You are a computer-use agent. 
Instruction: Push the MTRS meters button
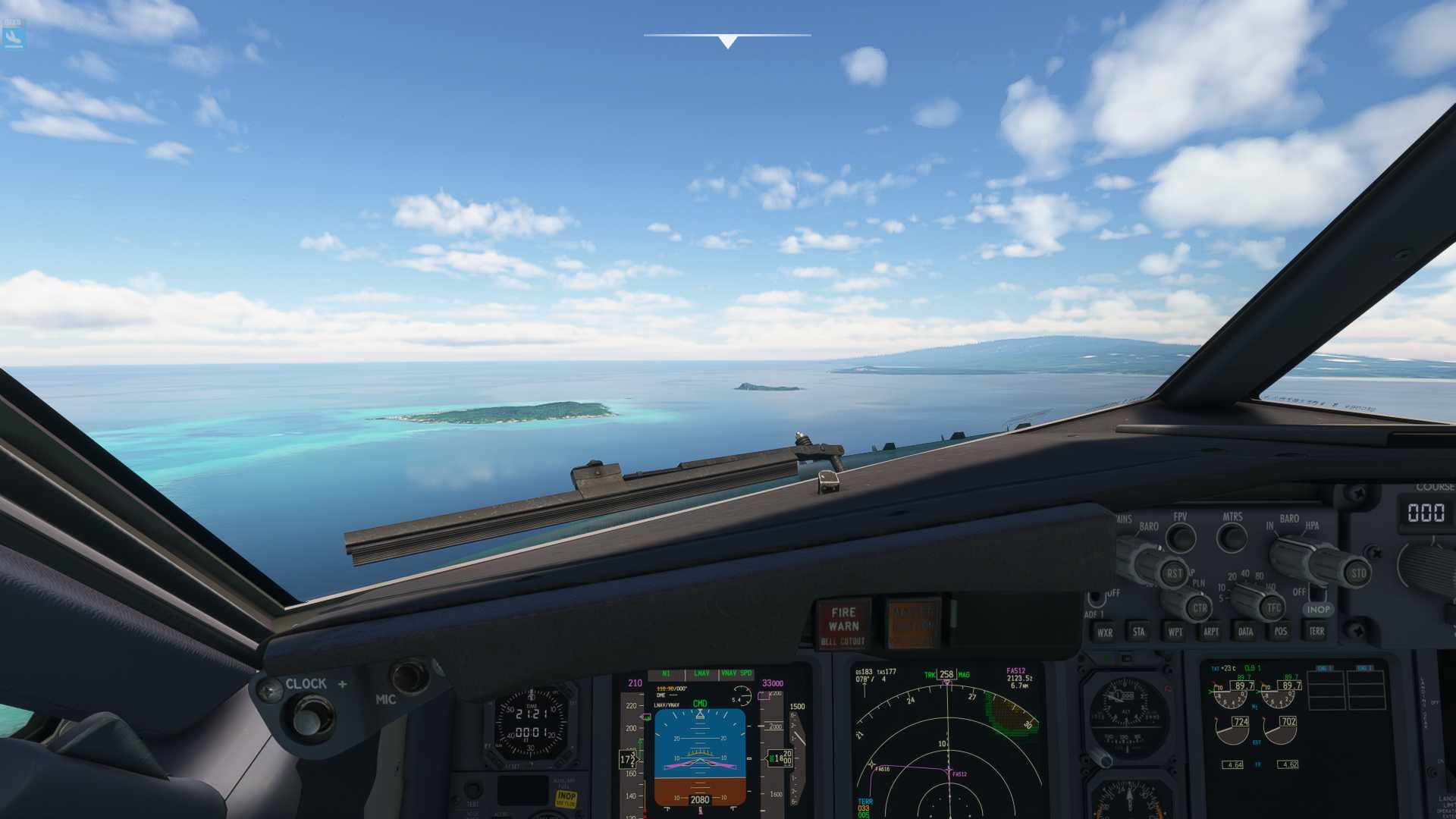[1232, 538]
